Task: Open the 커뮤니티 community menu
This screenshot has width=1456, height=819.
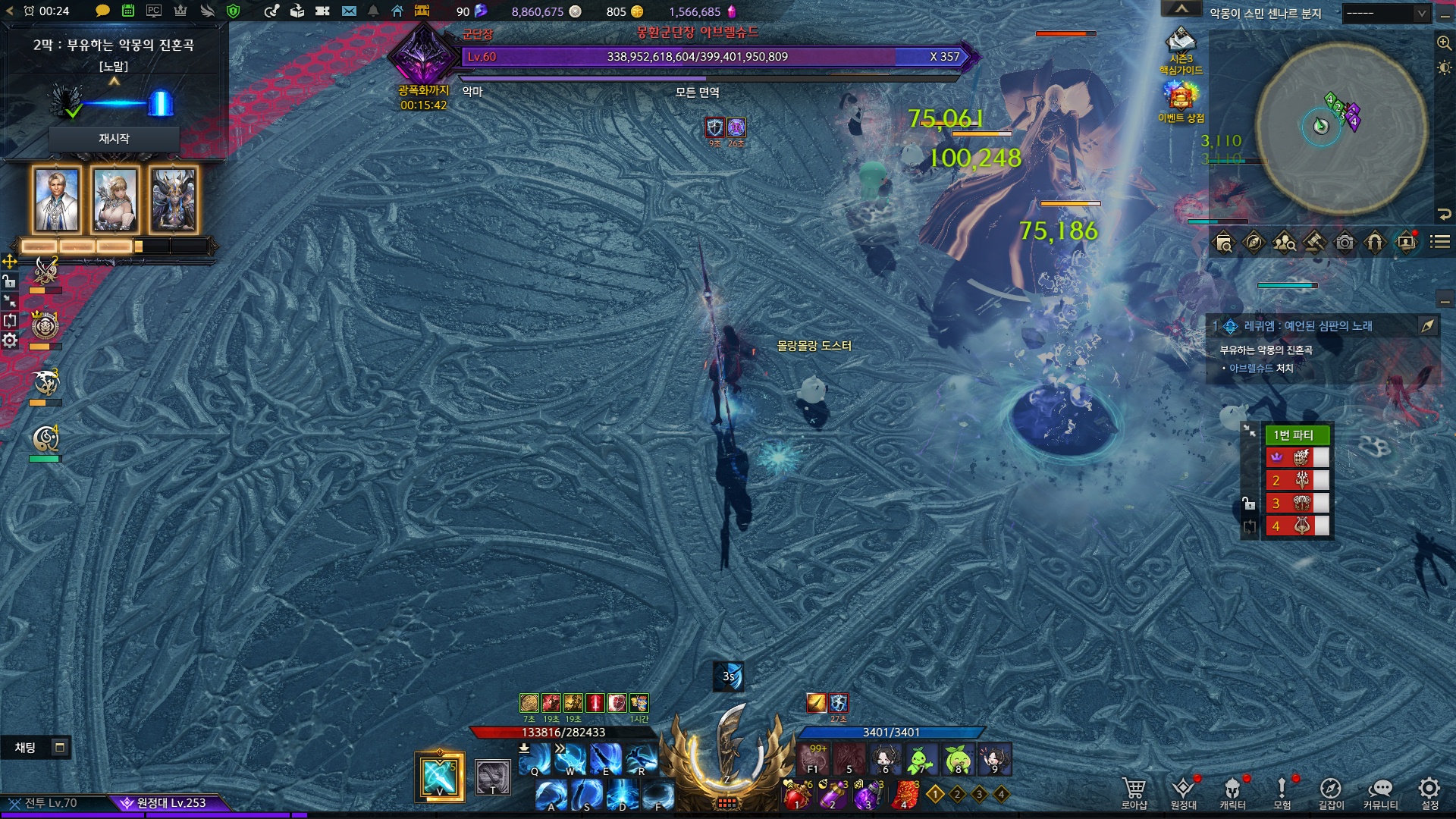Action: pyautogui.click(x=1380, y=792)
